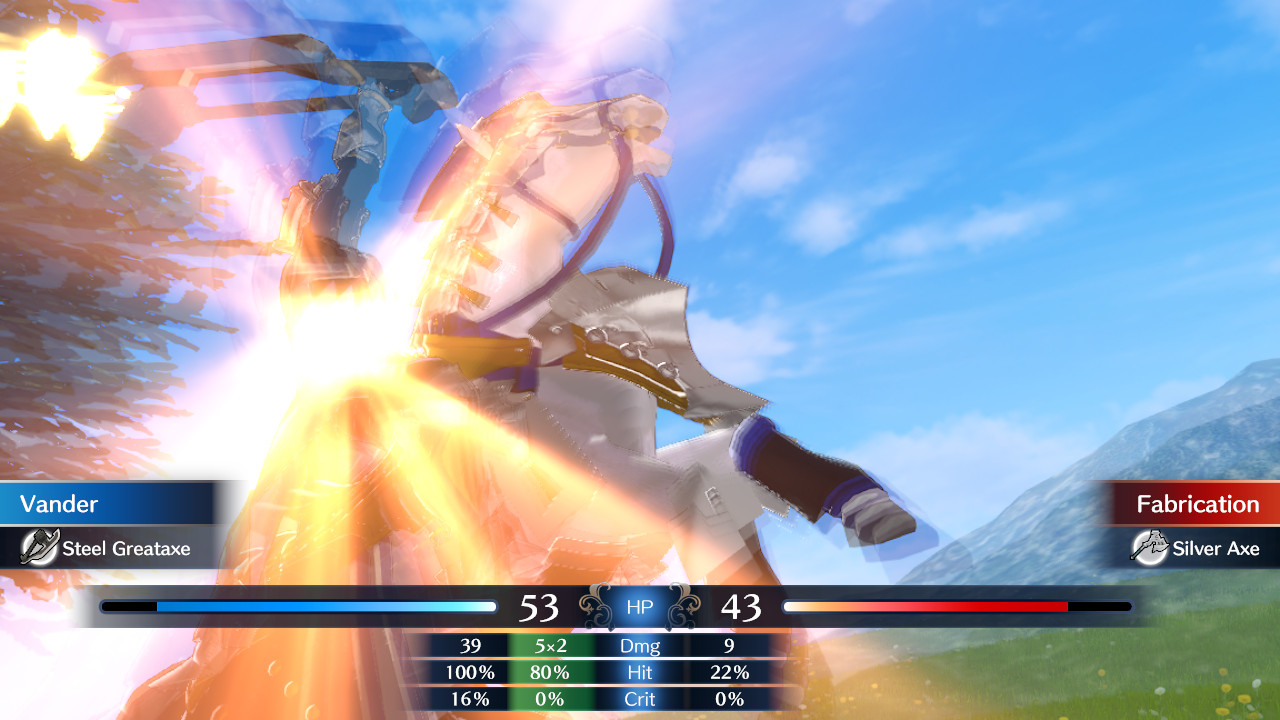The width and height of the screenshot is (1280, 720).
Task: Click the Dmg row label in combat forecast
Action: 640,646
